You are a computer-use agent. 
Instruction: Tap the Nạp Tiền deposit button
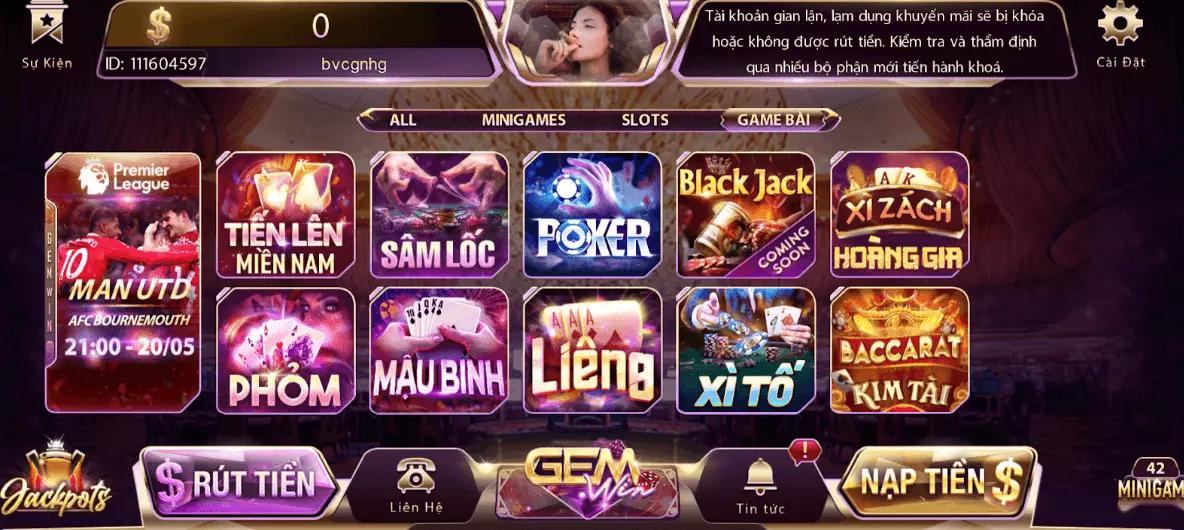click(937, 483)
